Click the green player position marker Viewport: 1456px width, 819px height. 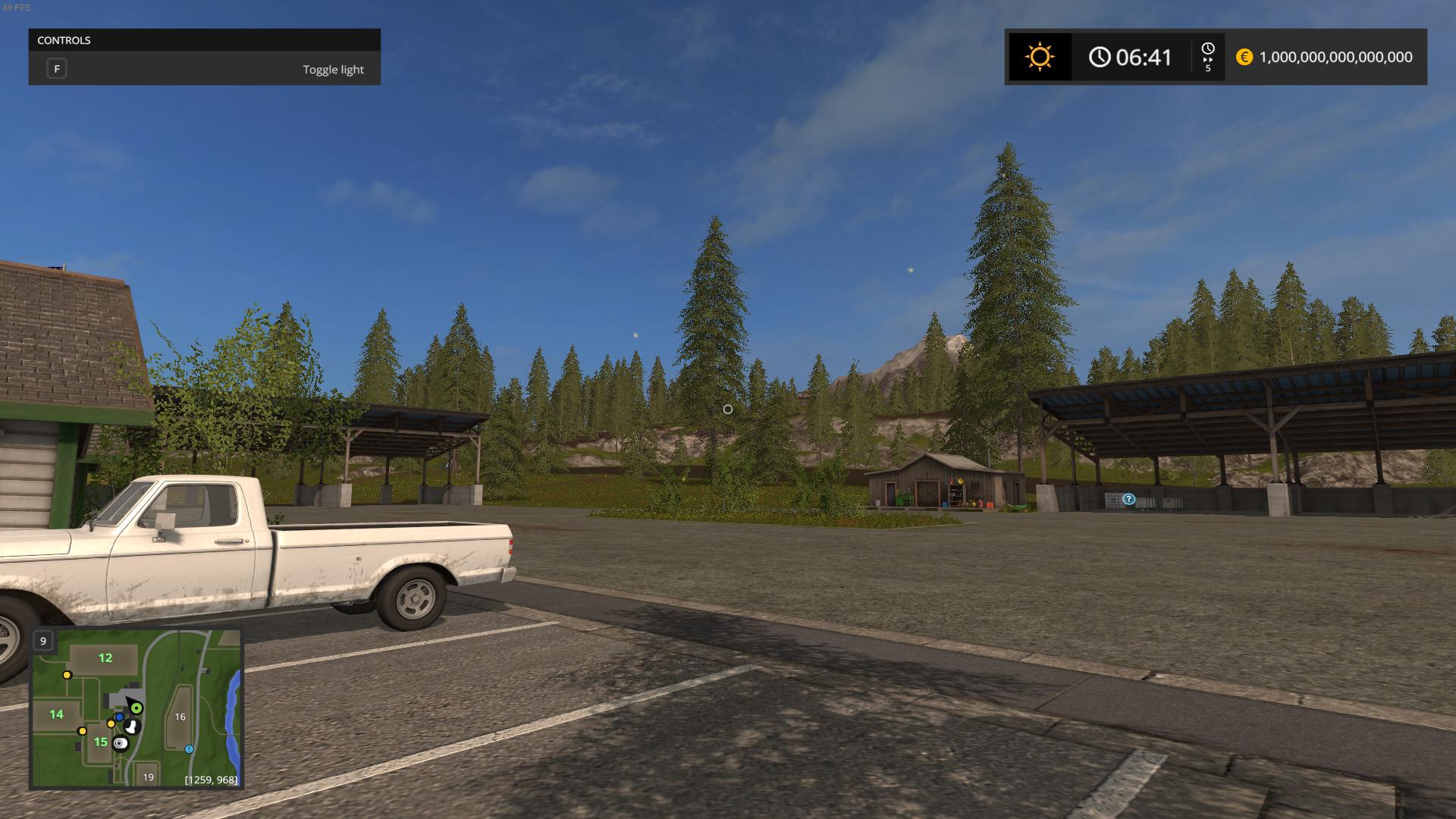point(136,708)
